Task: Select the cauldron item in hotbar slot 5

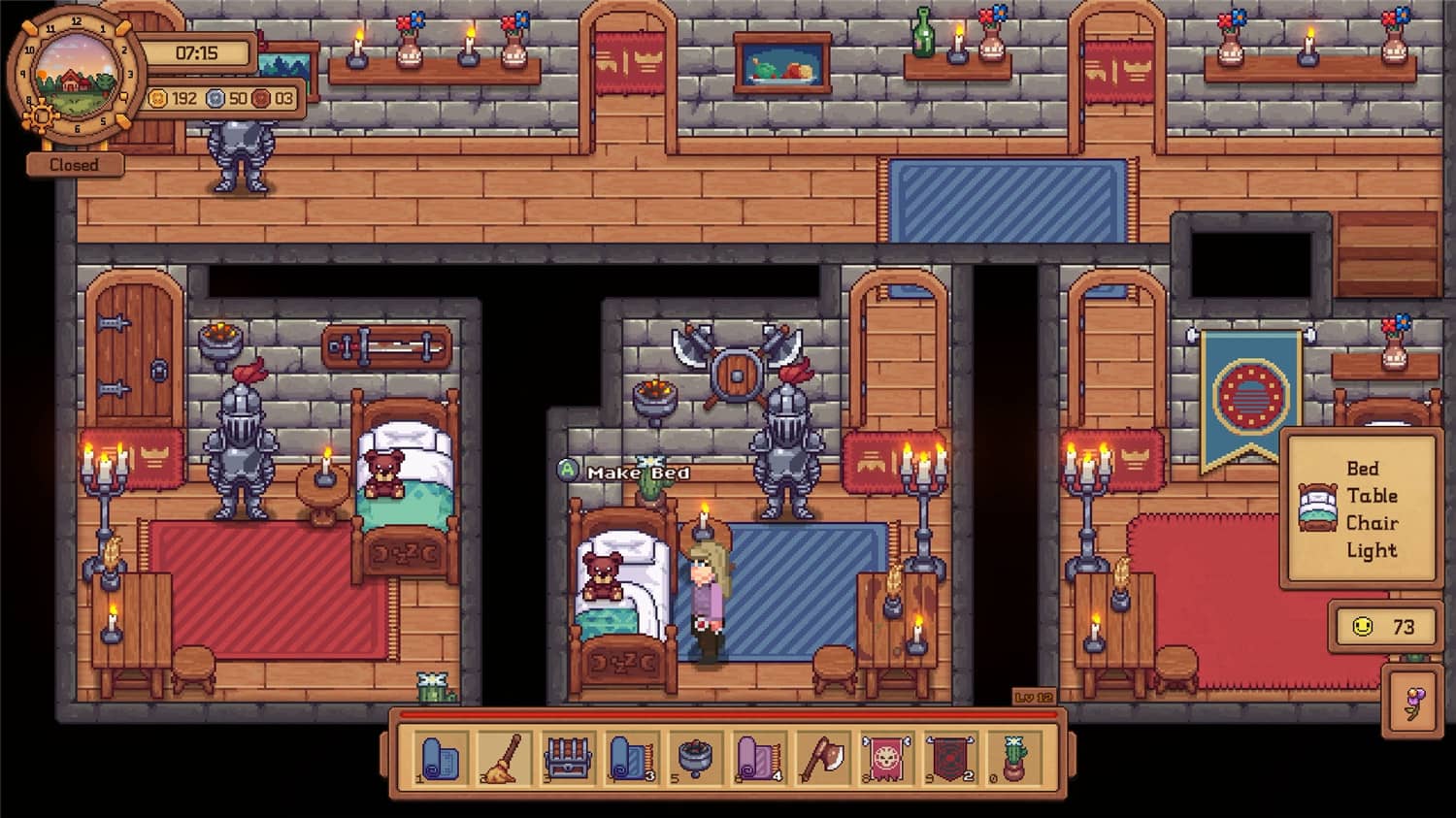Action: pyautogui.click(x=691, y=759)
